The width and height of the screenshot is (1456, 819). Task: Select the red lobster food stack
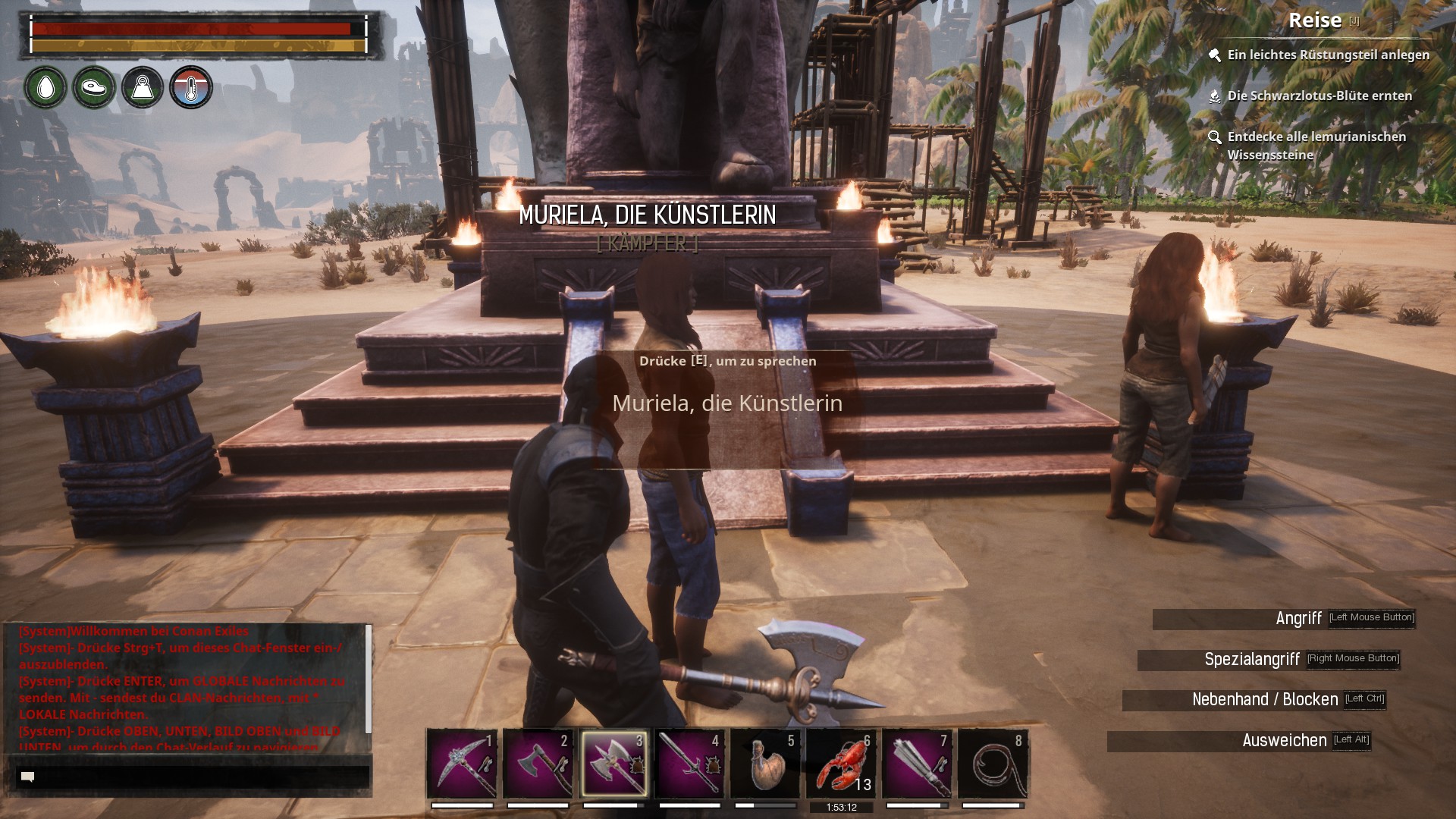coord(841,764)
